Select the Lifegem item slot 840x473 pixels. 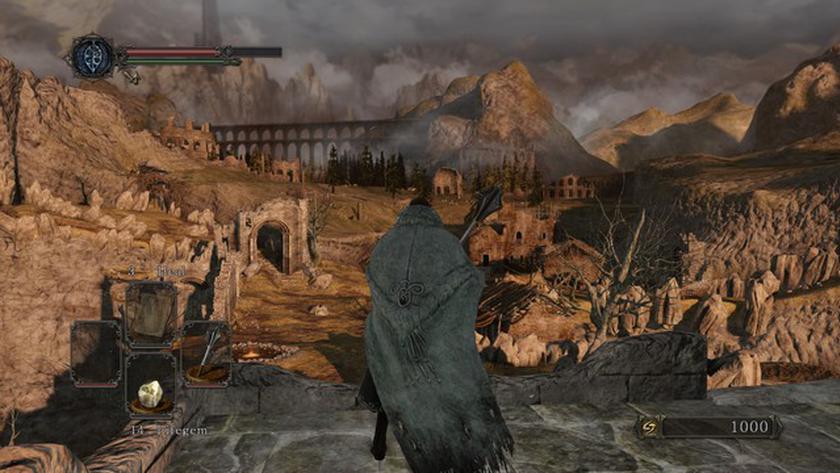tap(150, 392)
